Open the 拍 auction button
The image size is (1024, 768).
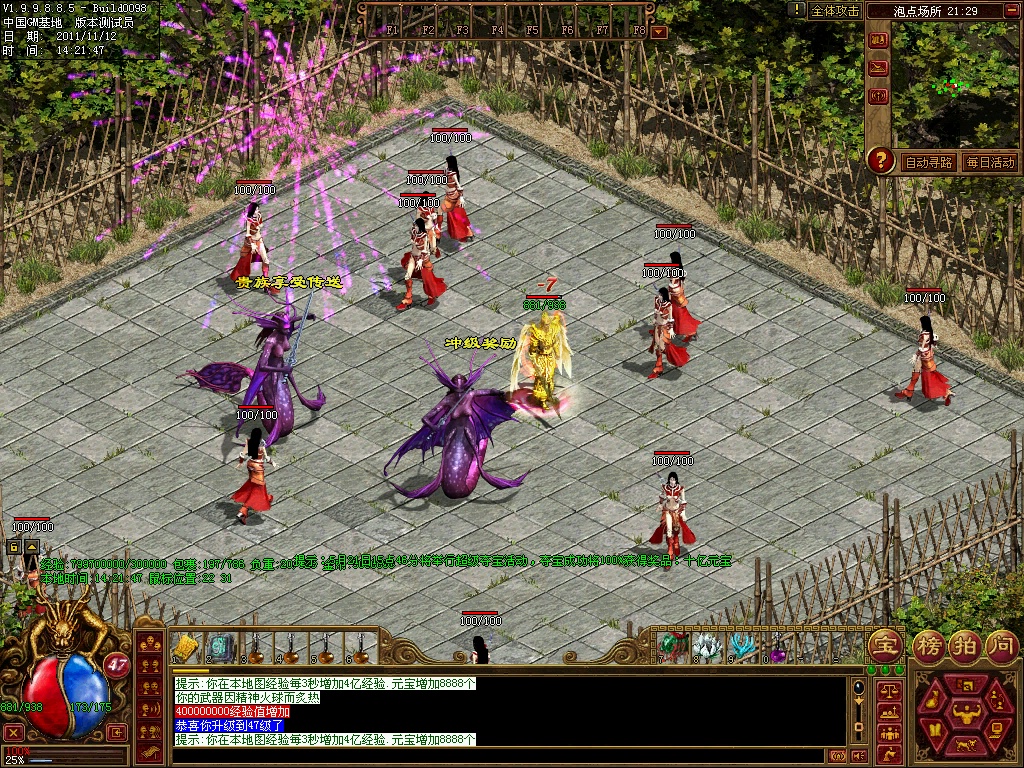pos(965,645)
